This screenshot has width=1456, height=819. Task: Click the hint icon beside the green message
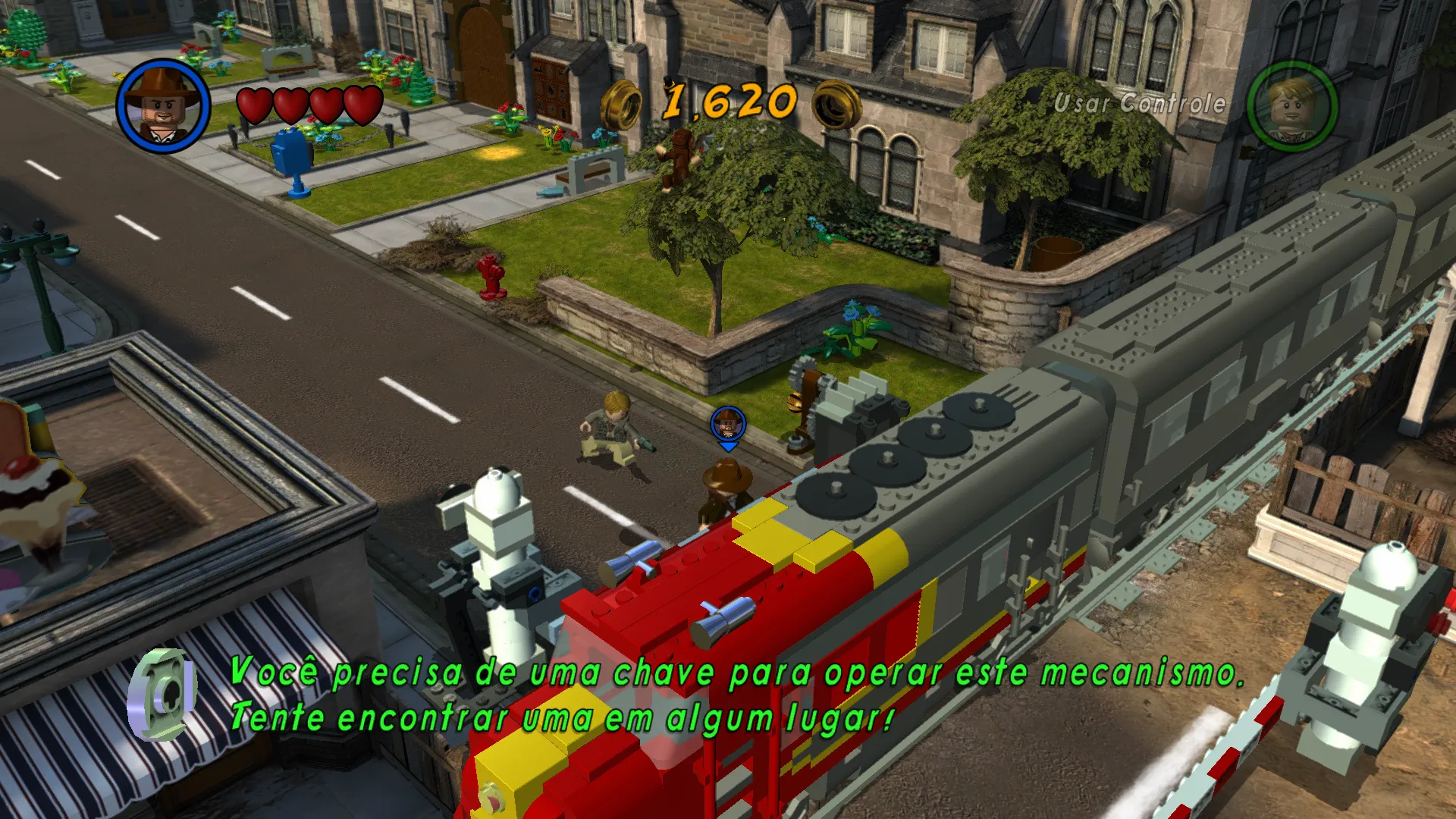163,694
